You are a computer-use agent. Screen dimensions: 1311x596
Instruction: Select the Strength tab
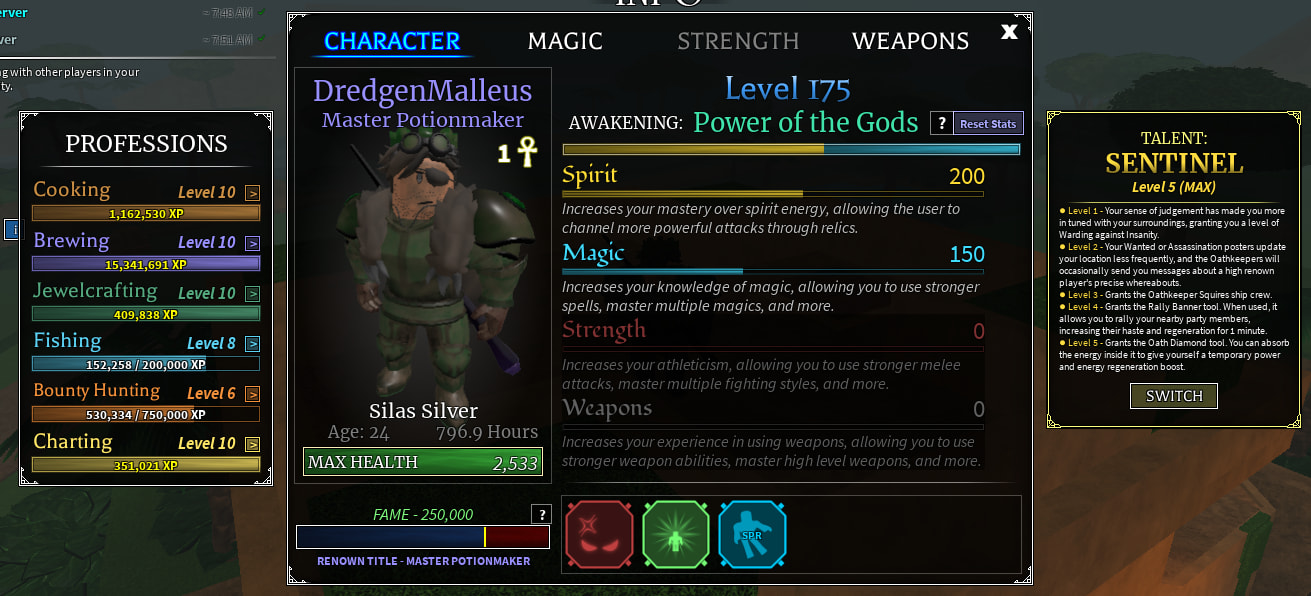738,41
